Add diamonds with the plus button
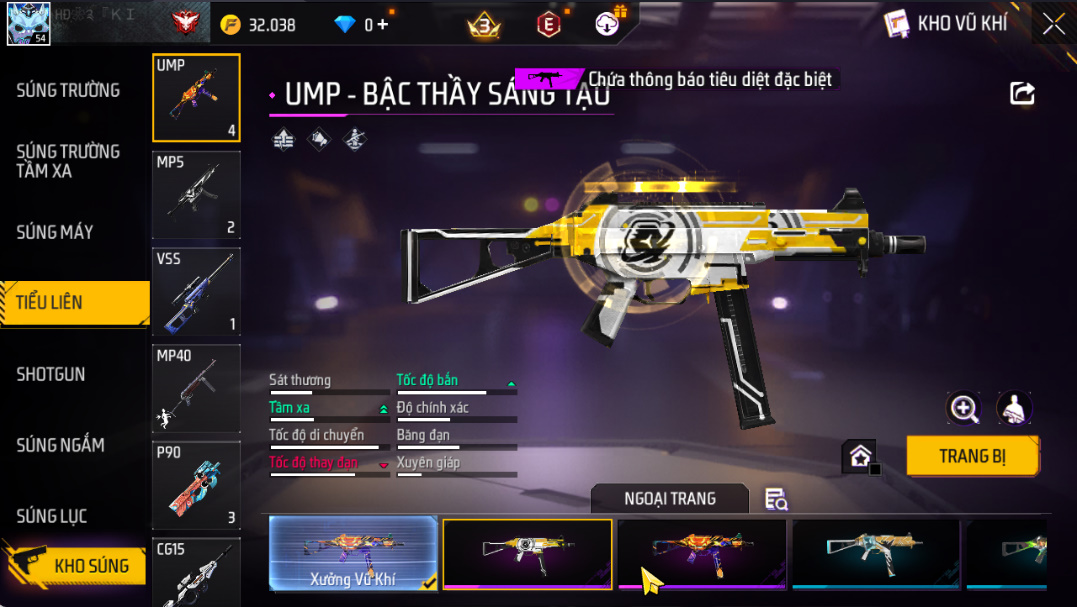This screenshot has width=1077, height=607. pyautogui.click(x=382, y=25)
